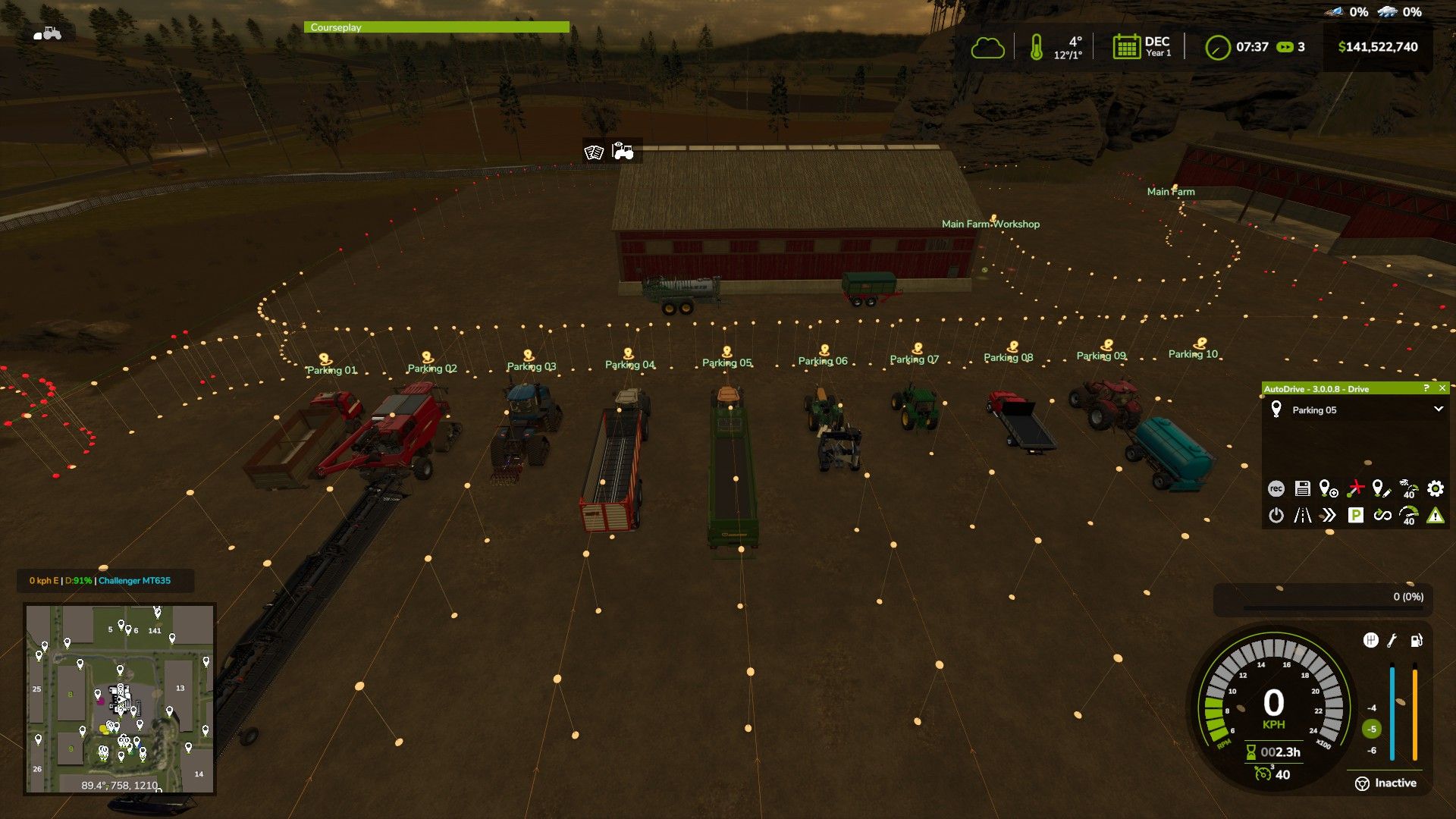
Task: Toggle dual route recording with the road icon
Action: pyautogui.click(x=1303, y=514)
